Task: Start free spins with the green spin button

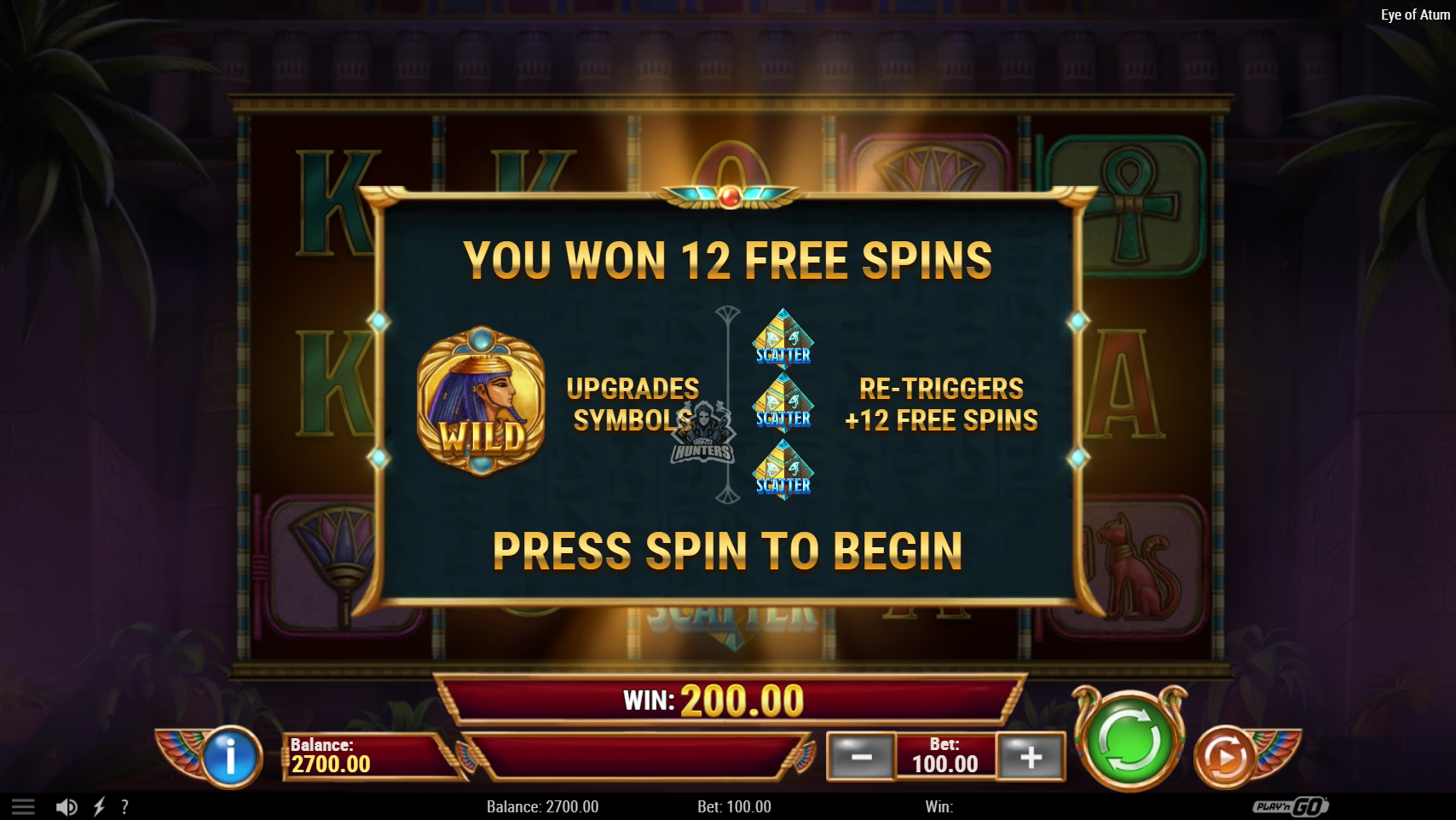Action: (x=1129, y=740)
